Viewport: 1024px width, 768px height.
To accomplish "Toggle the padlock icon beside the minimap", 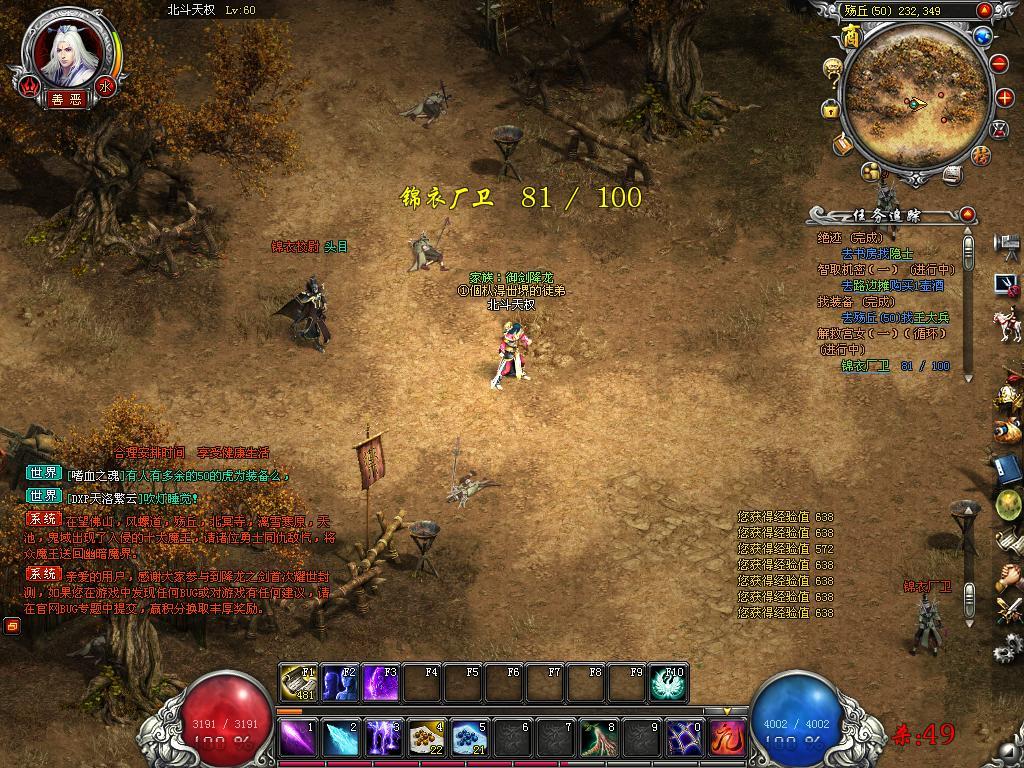I will [830, 109].
